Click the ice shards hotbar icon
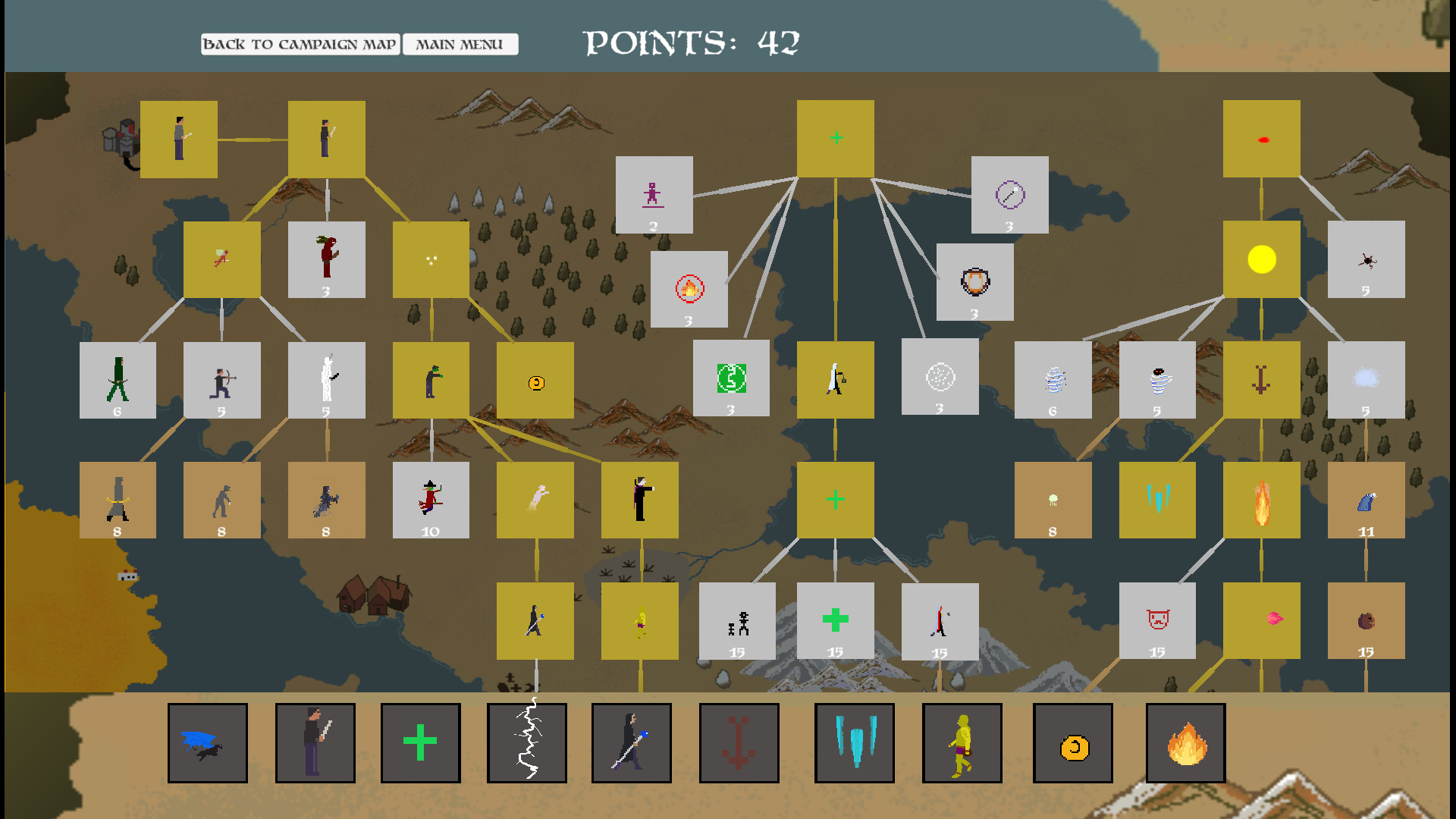The image size is (1456, 819). [x=855, y=743]
